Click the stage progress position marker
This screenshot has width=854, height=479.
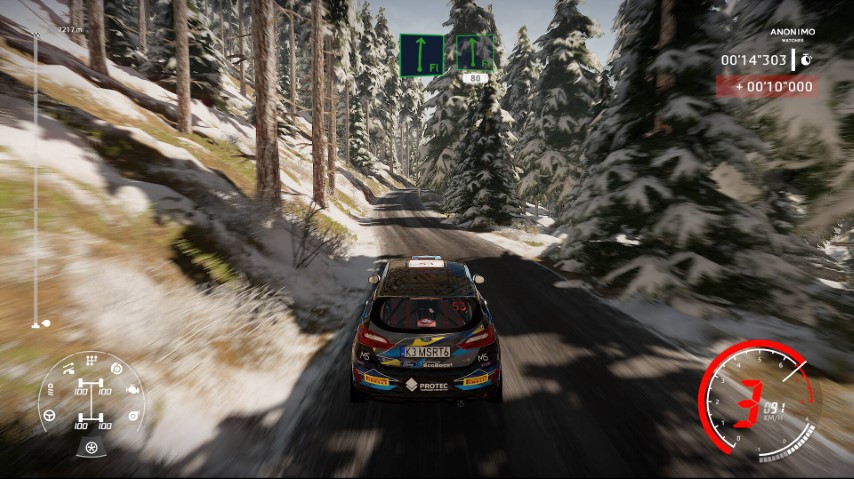click(40, 324)
